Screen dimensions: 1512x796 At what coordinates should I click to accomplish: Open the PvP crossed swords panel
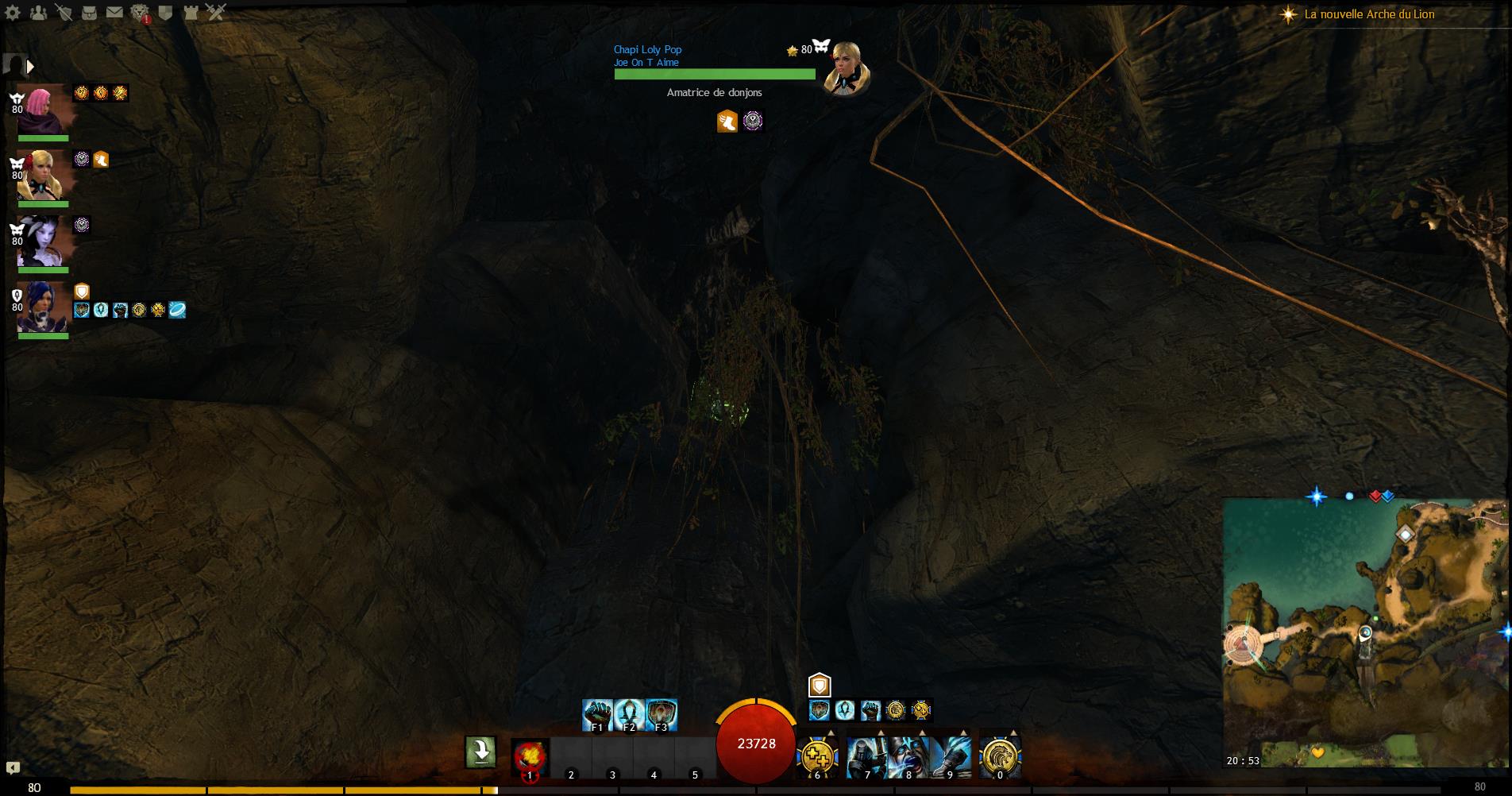(x=216, y=12)
